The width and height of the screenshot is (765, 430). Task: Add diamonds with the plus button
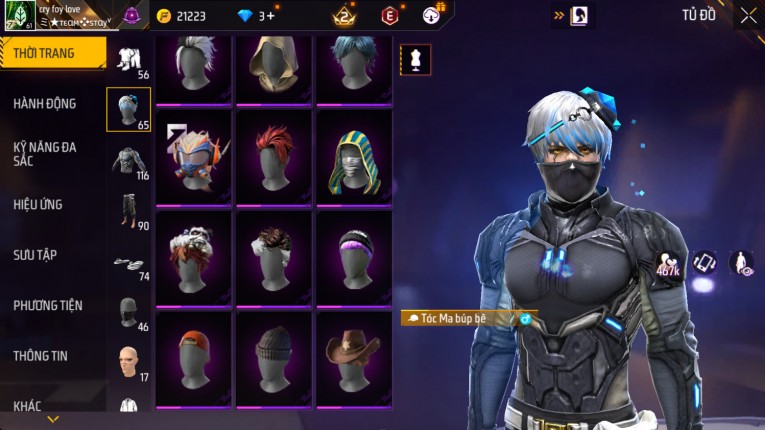(271, 16)
